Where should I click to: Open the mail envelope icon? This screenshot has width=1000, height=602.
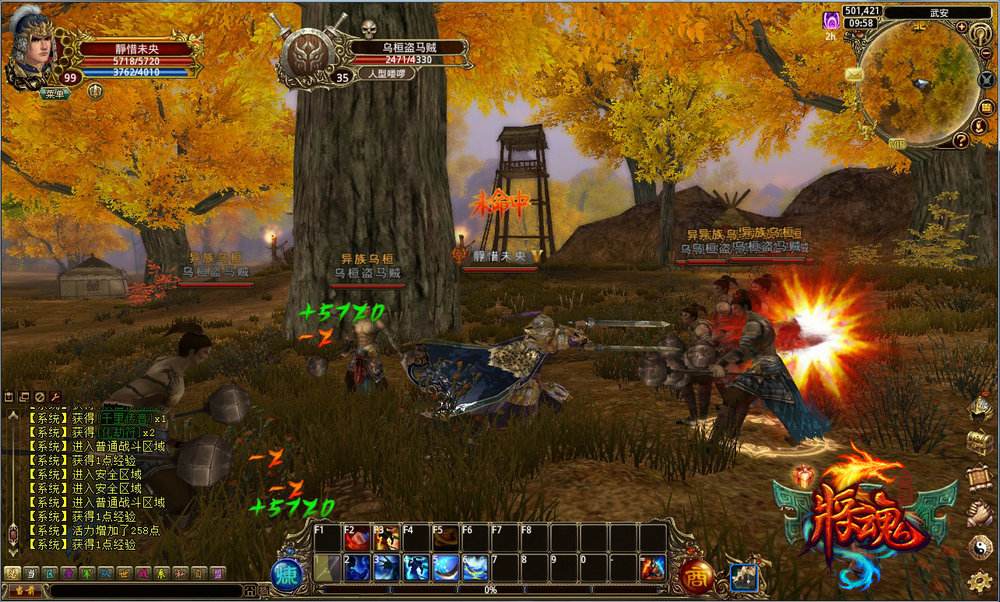pos(853,74)
